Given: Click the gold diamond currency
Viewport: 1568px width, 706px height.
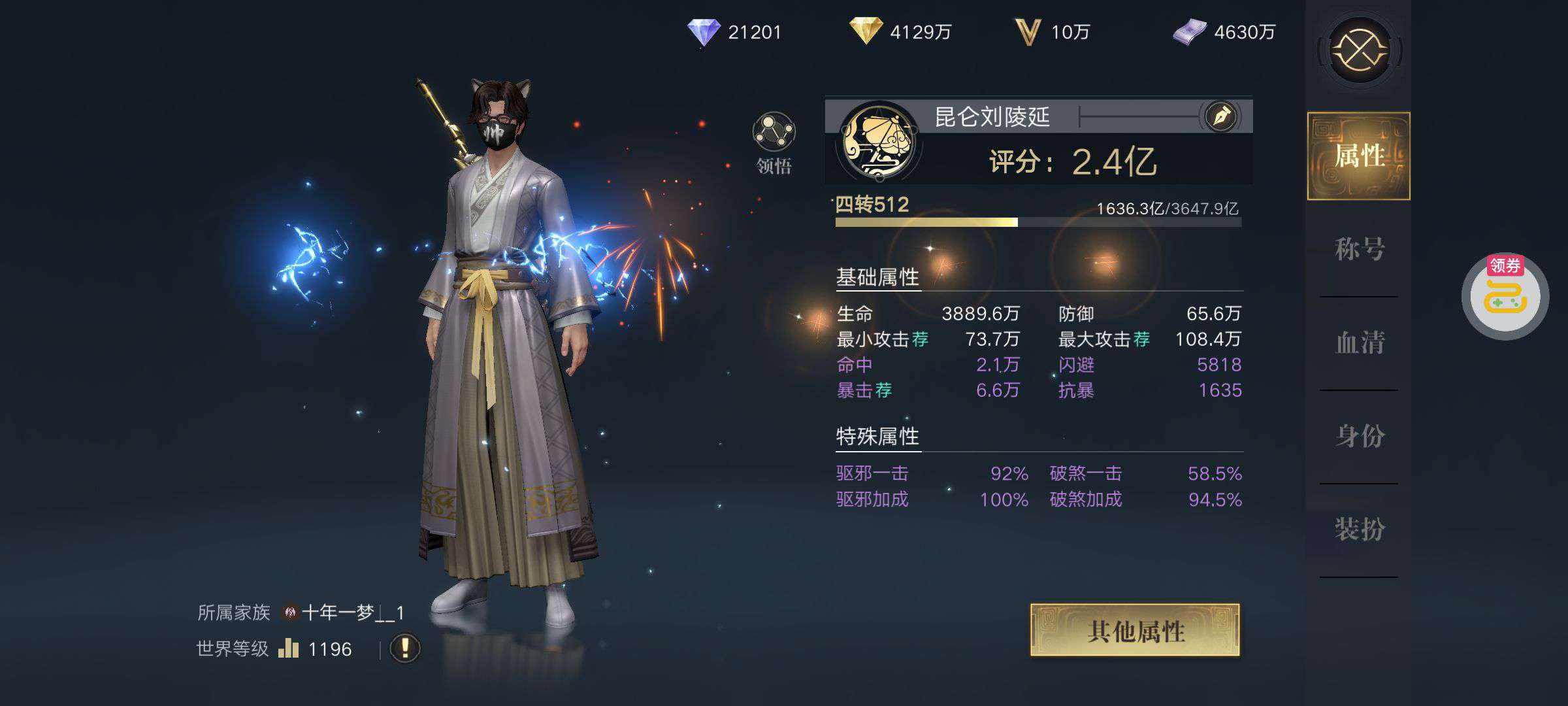Looking at the screenshot, I should pyautogui.click(x=866, y=31).
